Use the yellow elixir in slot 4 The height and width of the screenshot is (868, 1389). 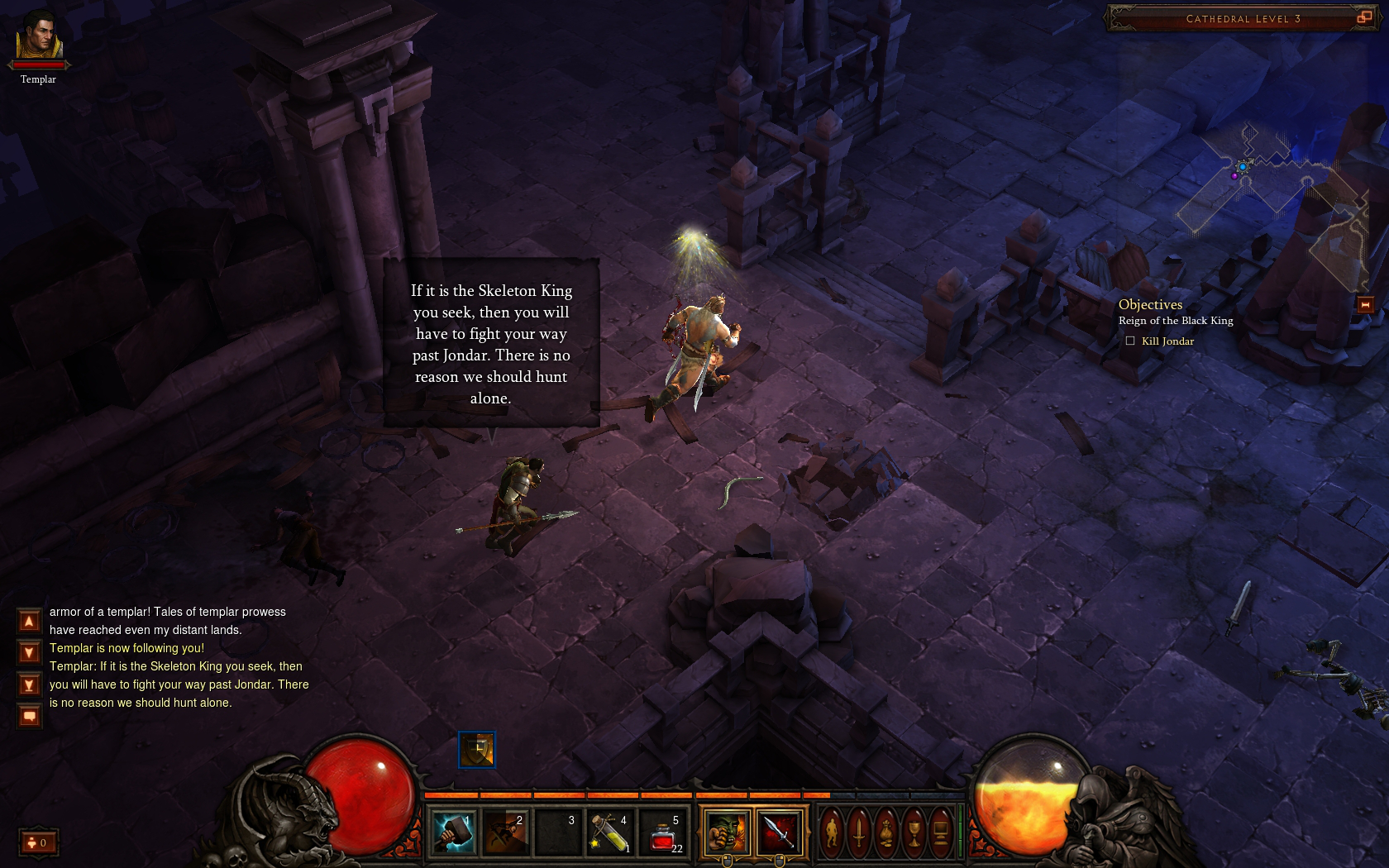[609, 831]
